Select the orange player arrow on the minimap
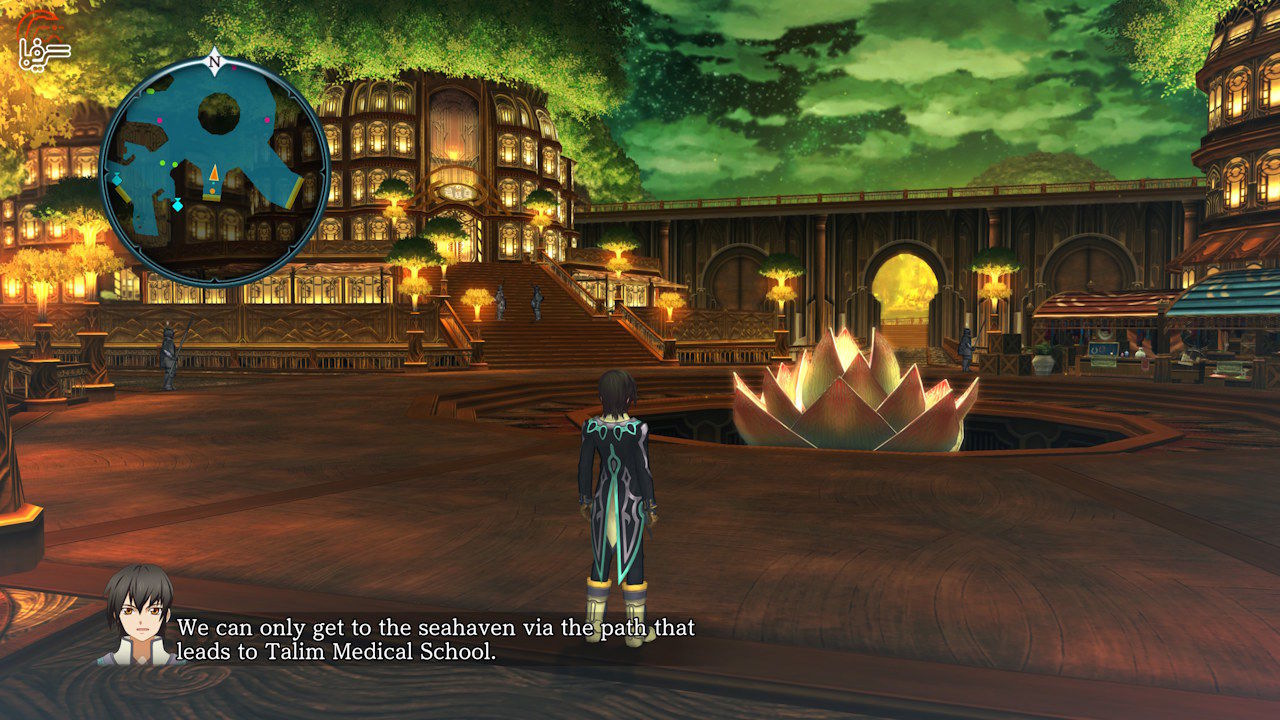 [x=214, y=174]
